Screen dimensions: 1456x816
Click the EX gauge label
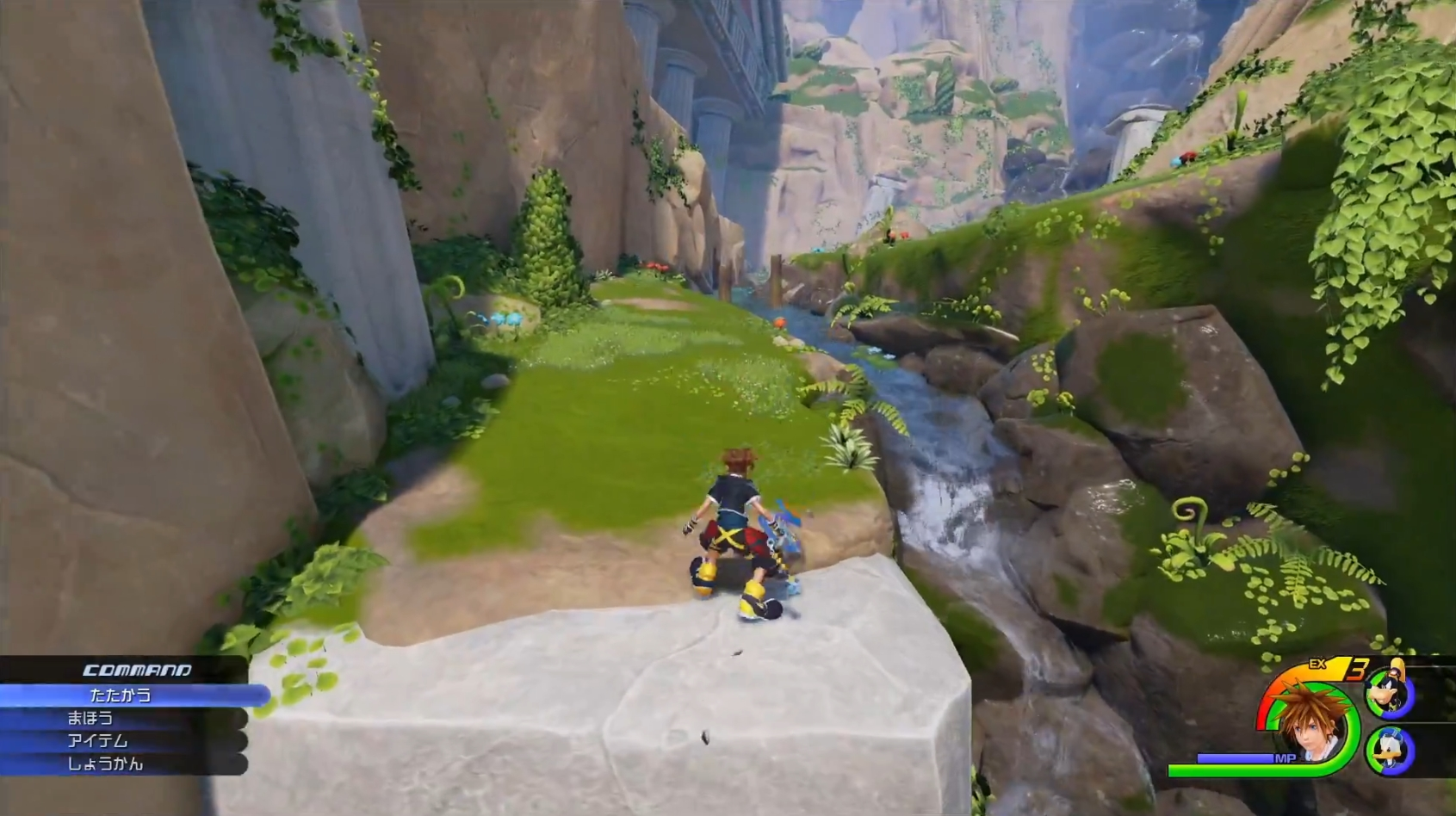click(1318, 664)
